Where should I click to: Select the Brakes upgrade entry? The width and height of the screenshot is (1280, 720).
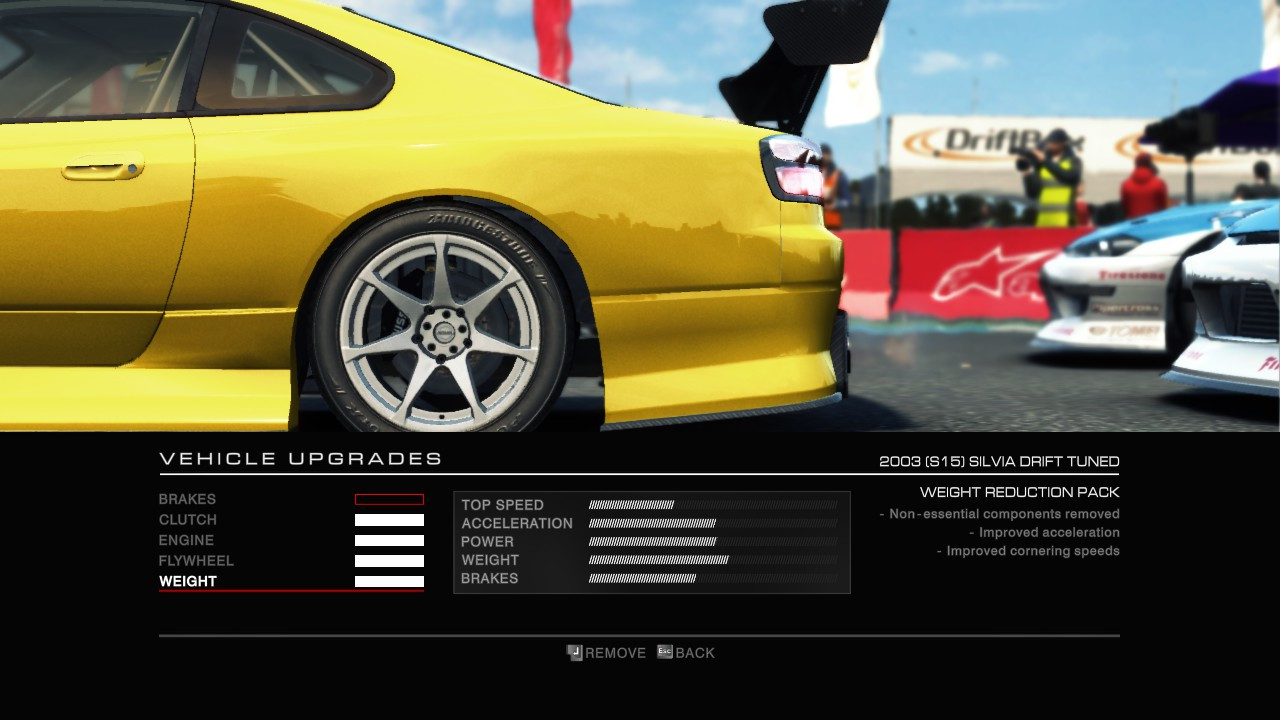pos(188,499)
